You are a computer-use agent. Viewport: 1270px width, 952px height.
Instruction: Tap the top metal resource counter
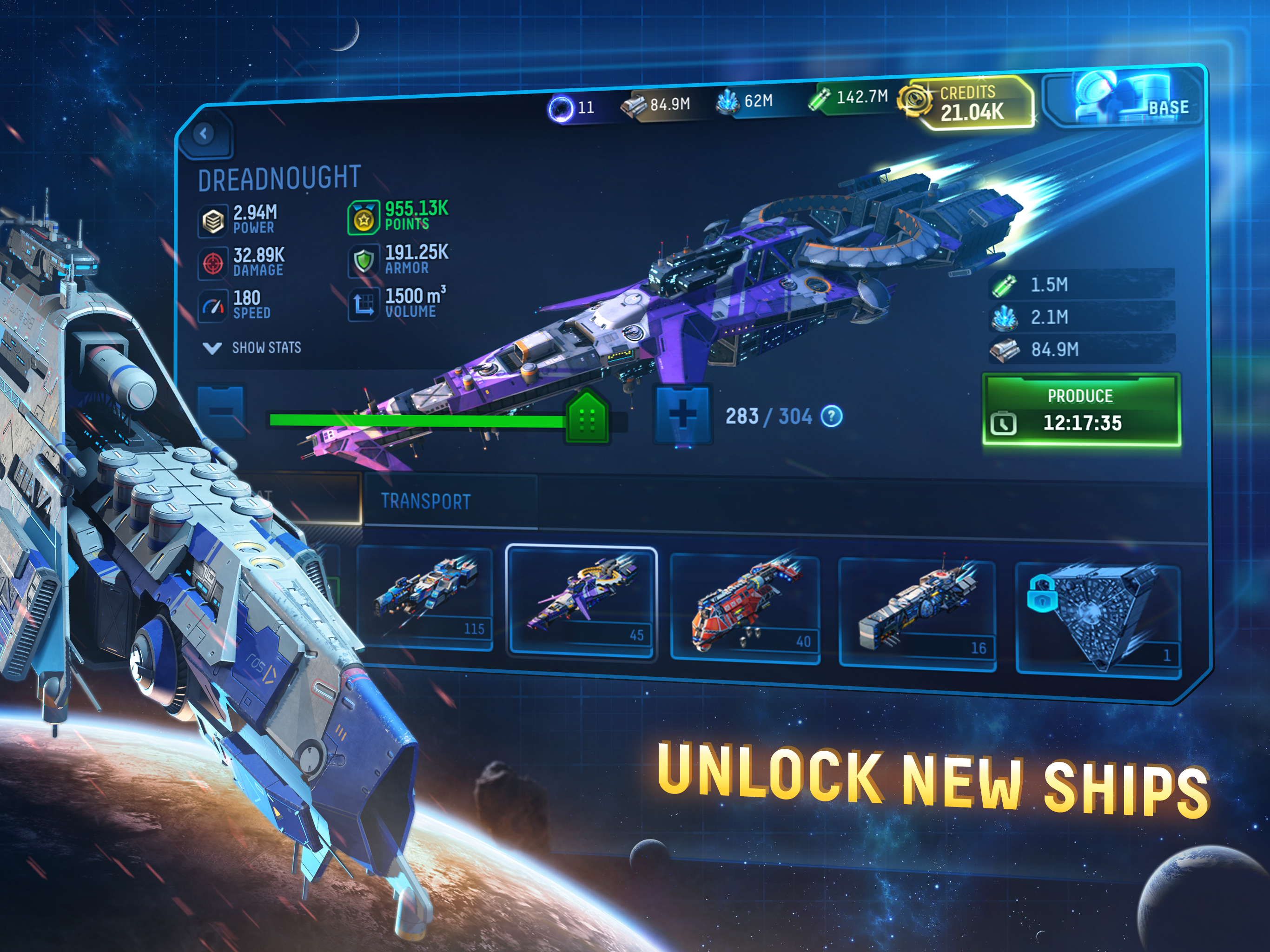pos(657,105)
